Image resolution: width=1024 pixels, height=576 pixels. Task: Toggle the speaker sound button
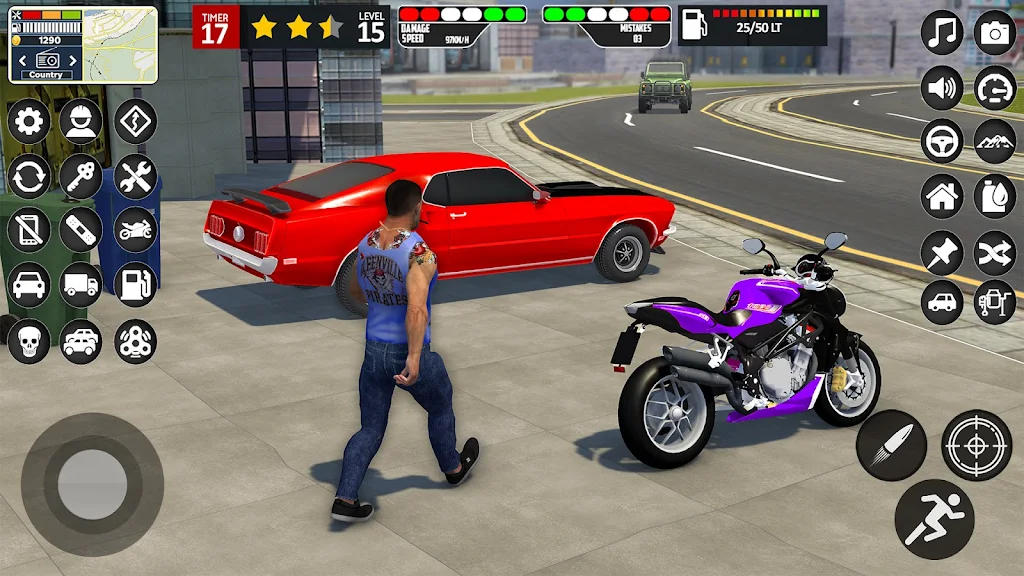[942, 88]
